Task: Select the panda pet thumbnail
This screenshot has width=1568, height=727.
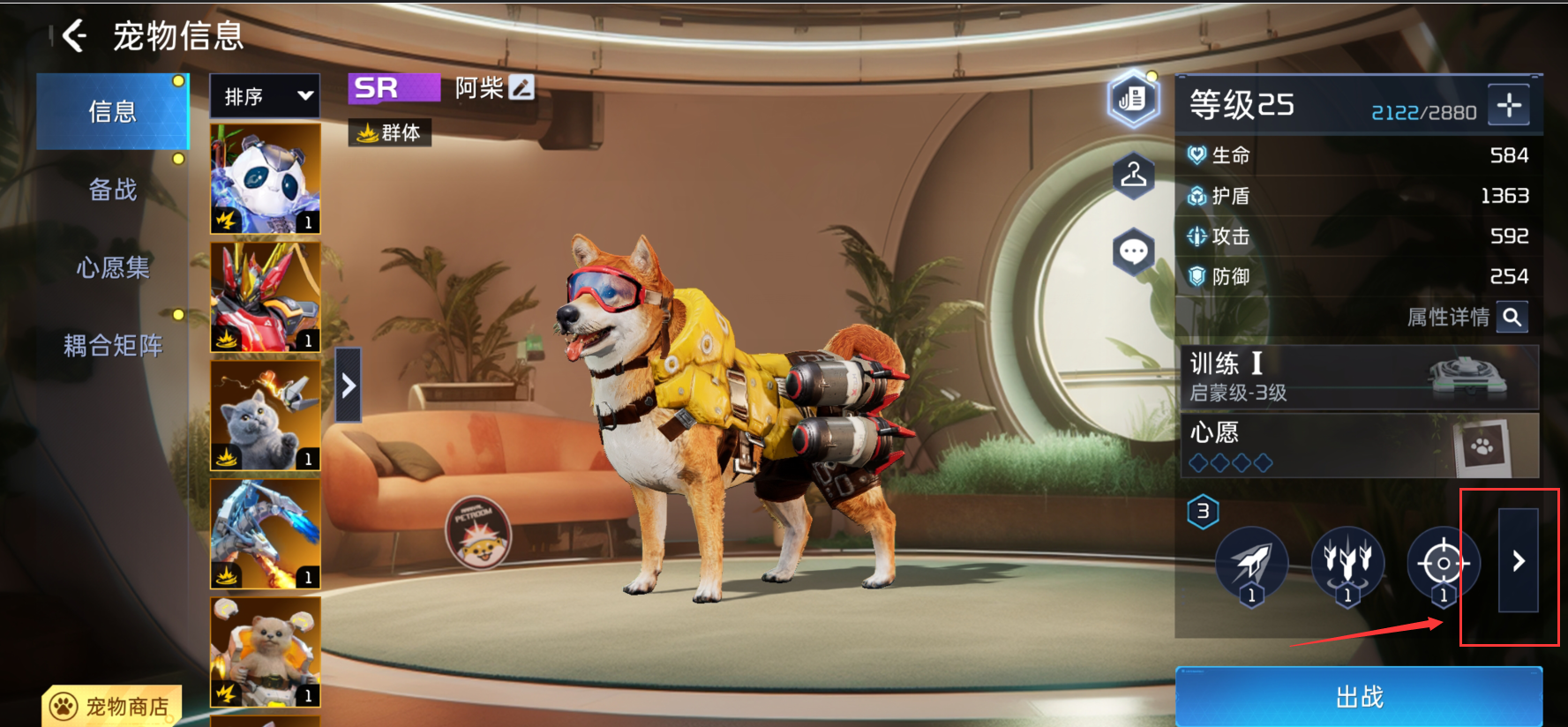Action: 265,178
